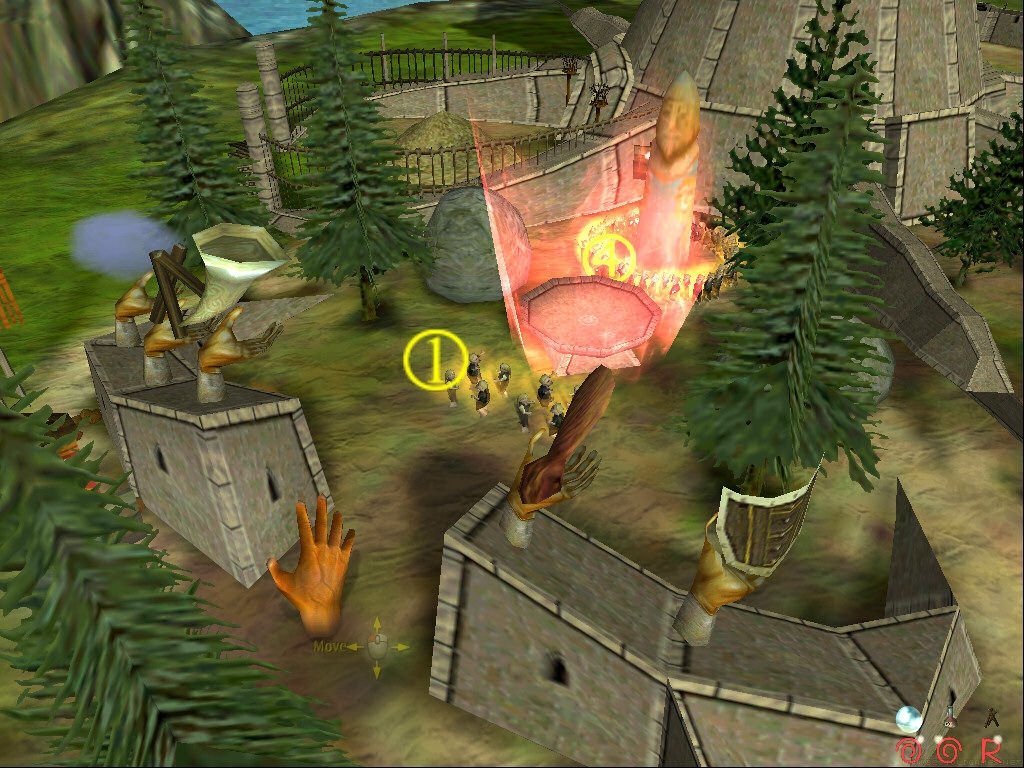Click the dark walking figure icon
1024x768 pixels.
pos(992,716)
